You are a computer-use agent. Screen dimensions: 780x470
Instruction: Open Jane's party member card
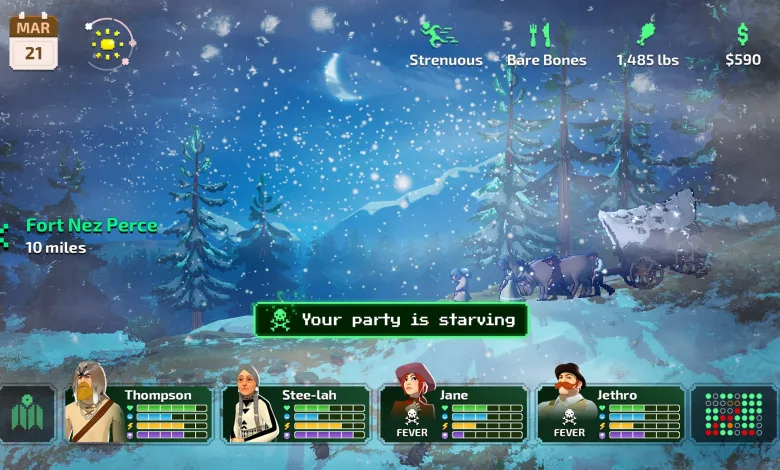[x=453, y=414]
